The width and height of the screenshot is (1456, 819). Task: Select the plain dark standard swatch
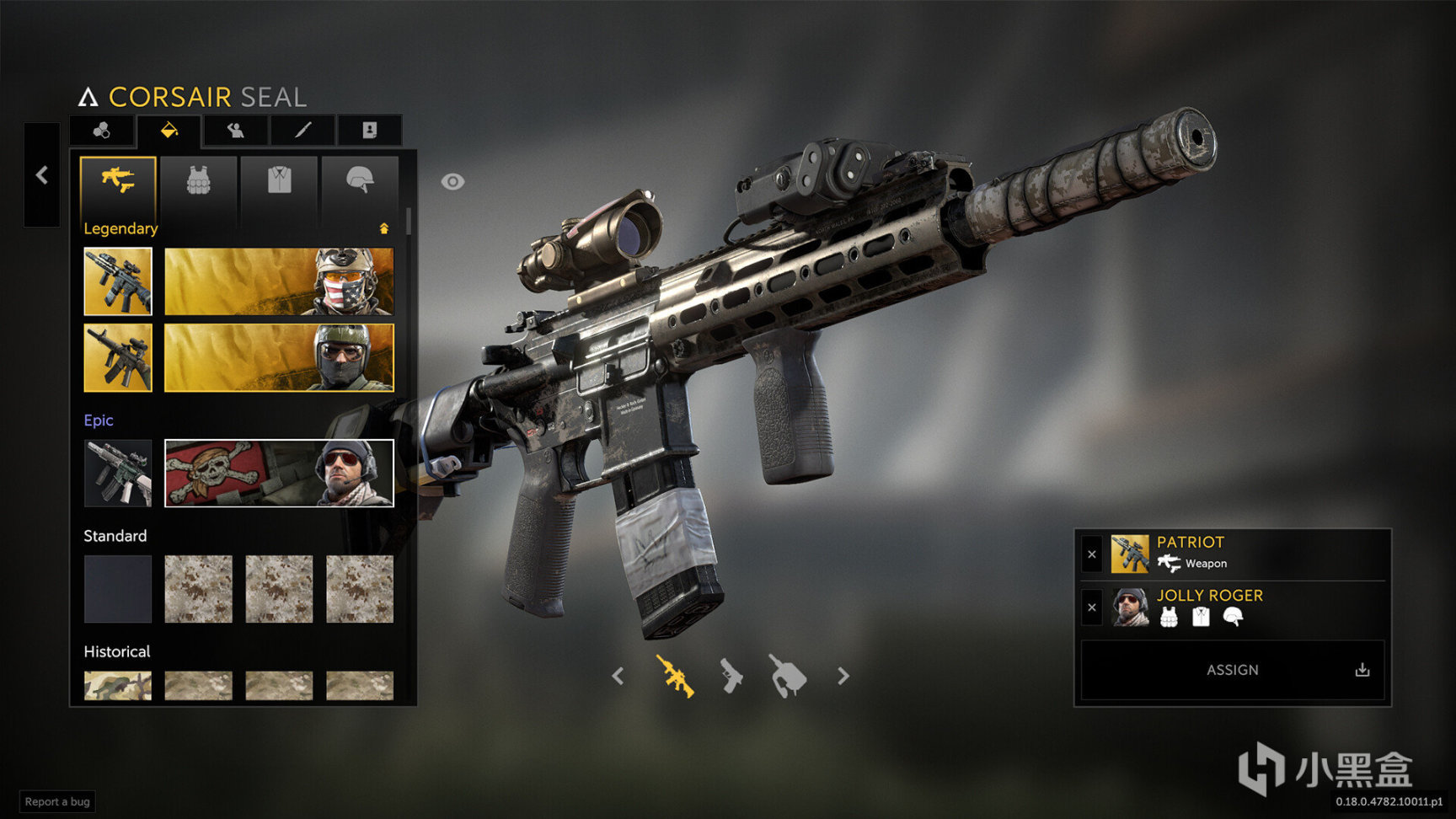(x=118, y=589)
